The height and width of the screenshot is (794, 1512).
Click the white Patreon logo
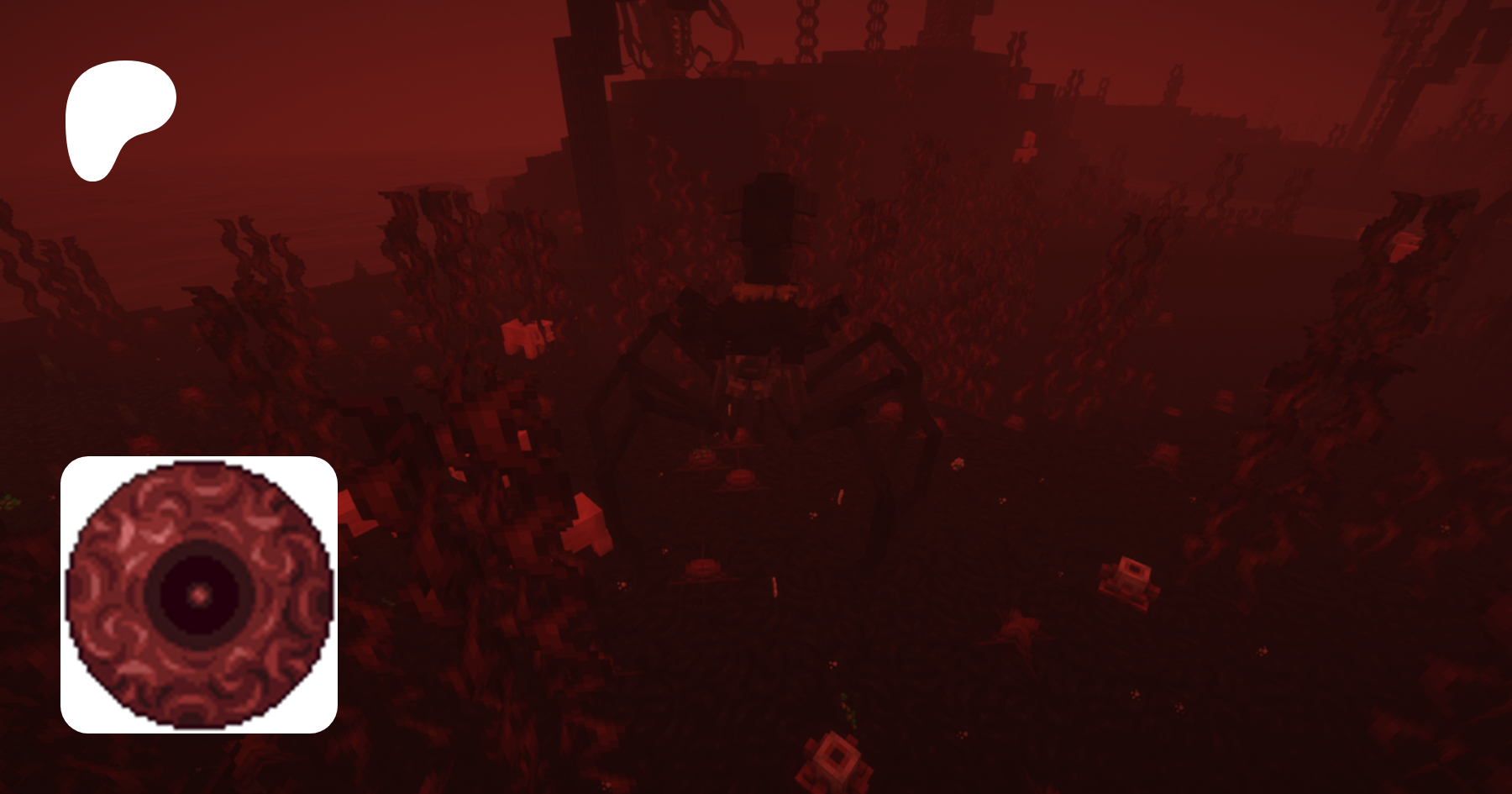118,116
